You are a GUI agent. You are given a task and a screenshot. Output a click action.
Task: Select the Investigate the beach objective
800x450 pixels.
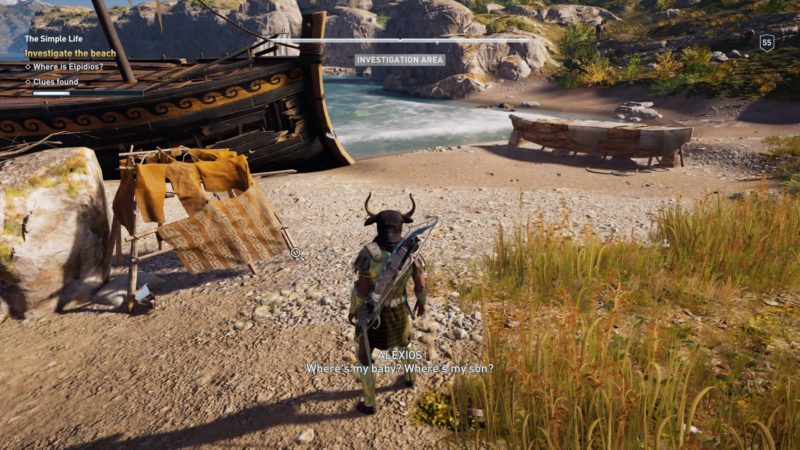70,53
